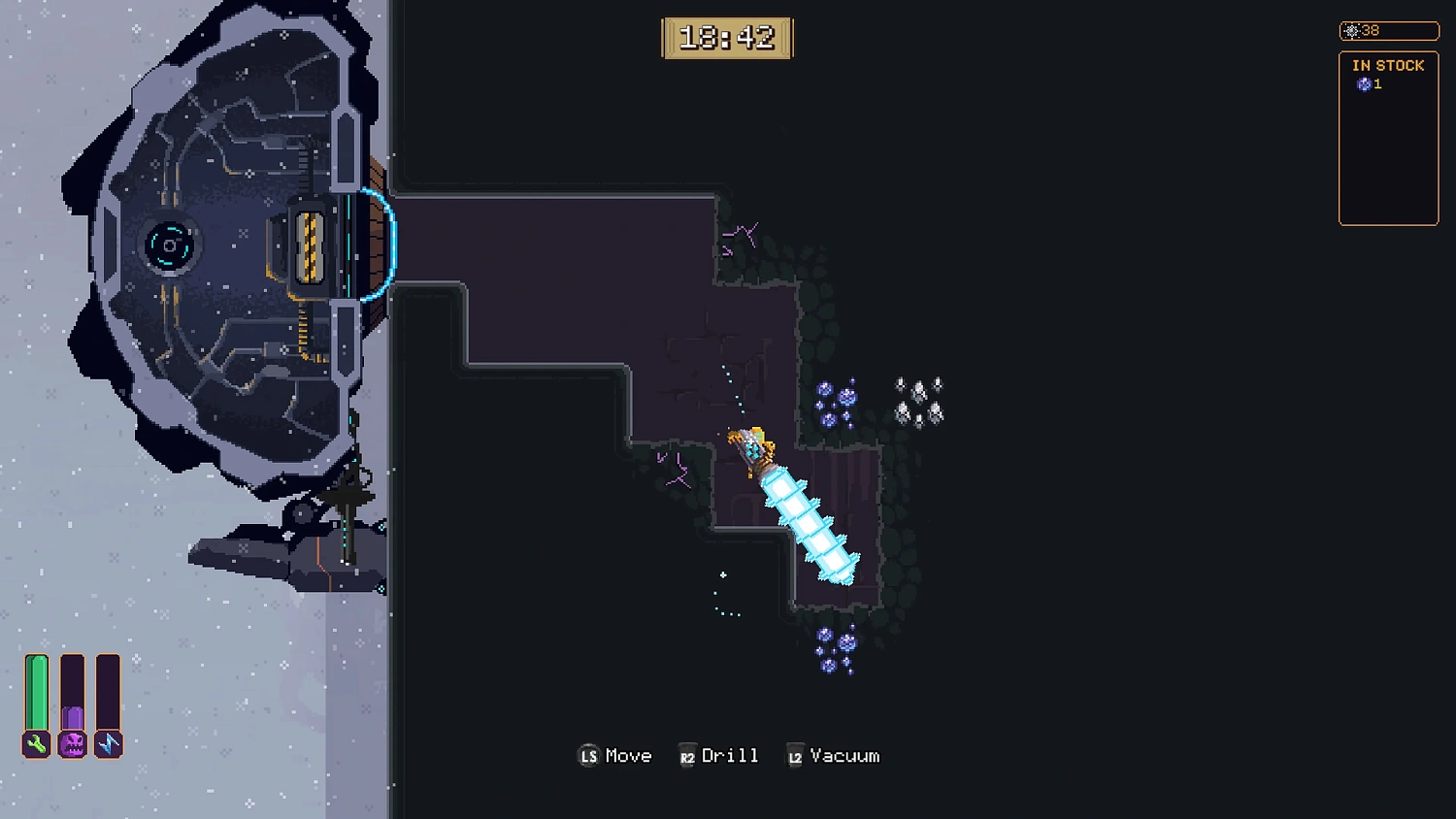
Task: Toggle the wrench status bar
Action: (36, 694)
